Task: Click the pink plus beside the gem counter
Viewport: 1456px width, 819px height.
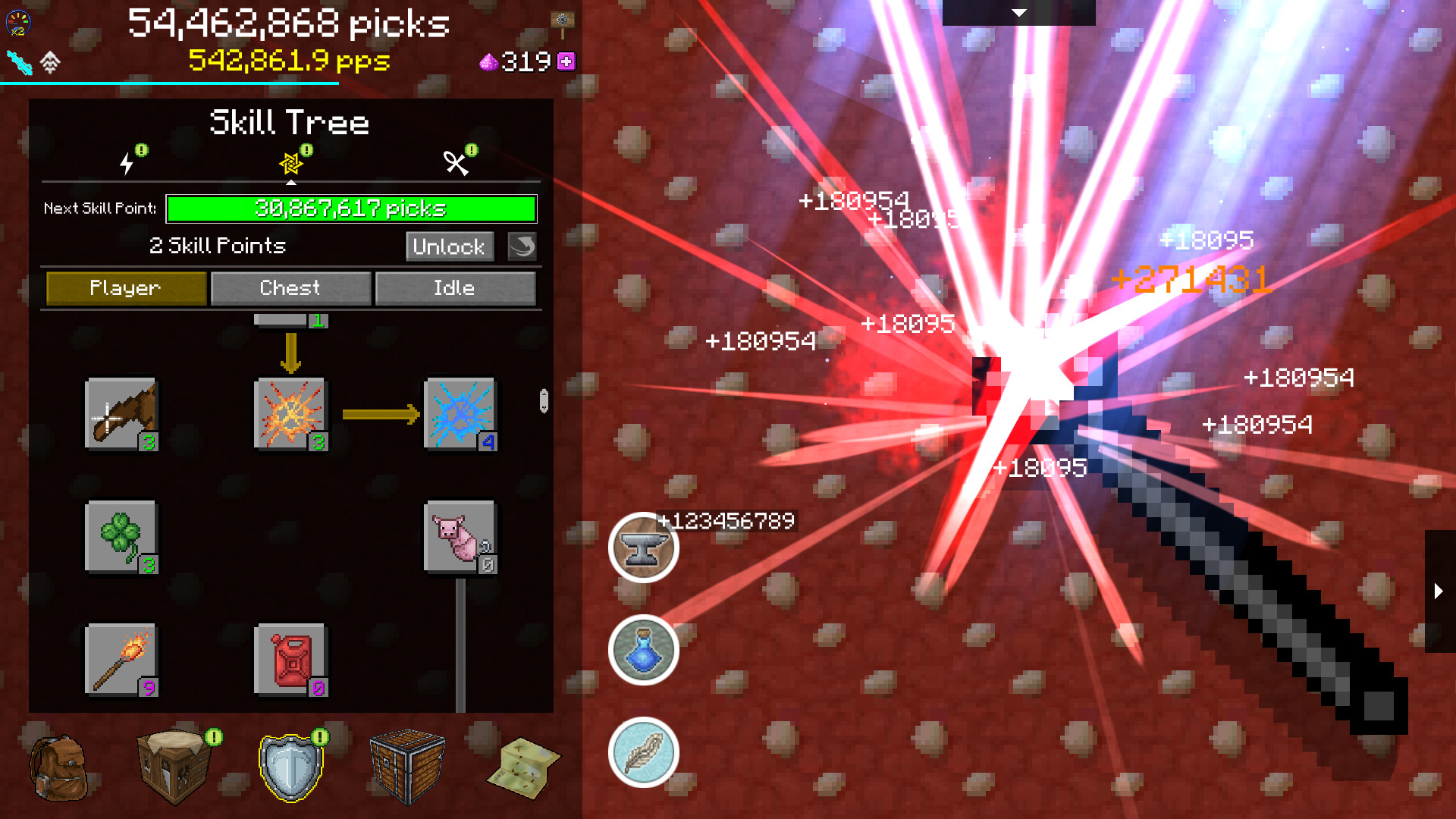Action: 566,63
